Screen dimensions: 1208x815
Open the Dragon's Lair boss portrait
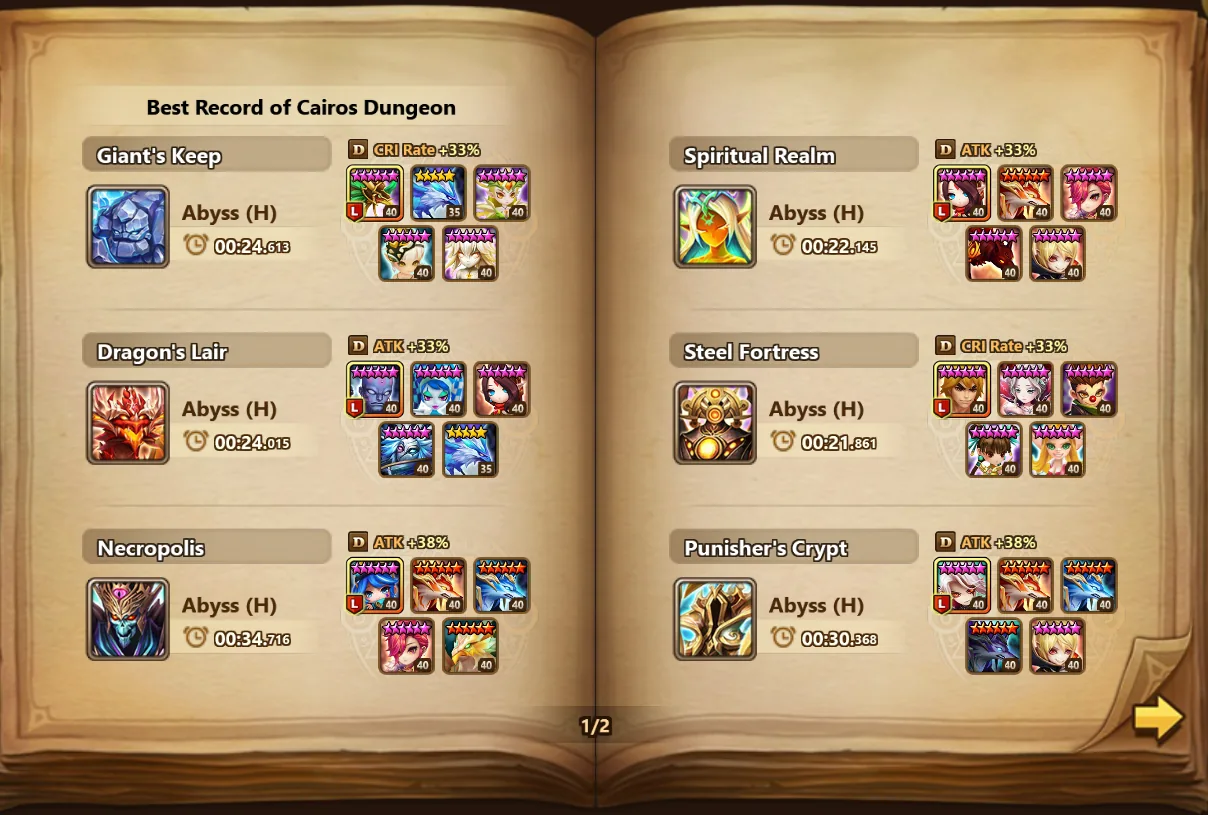point(128,423)
